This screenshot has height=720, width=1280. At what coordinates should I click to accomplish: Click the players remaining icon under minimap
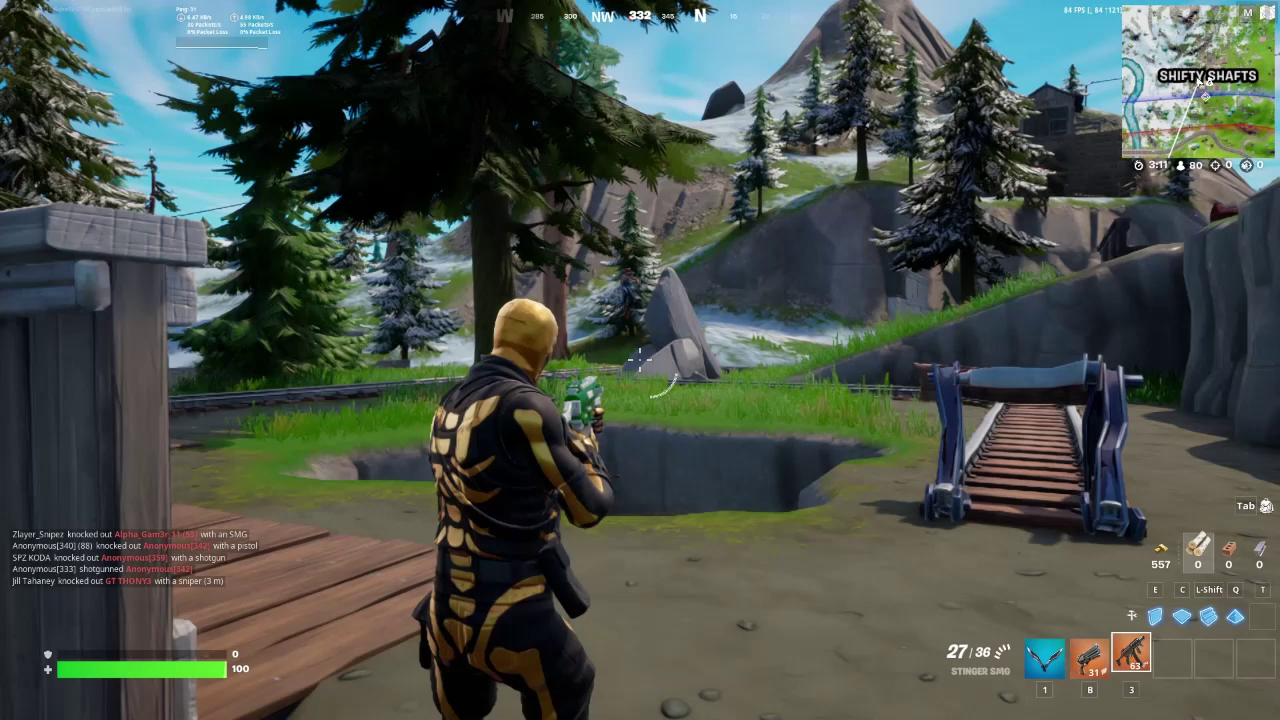click(1180, 165)
